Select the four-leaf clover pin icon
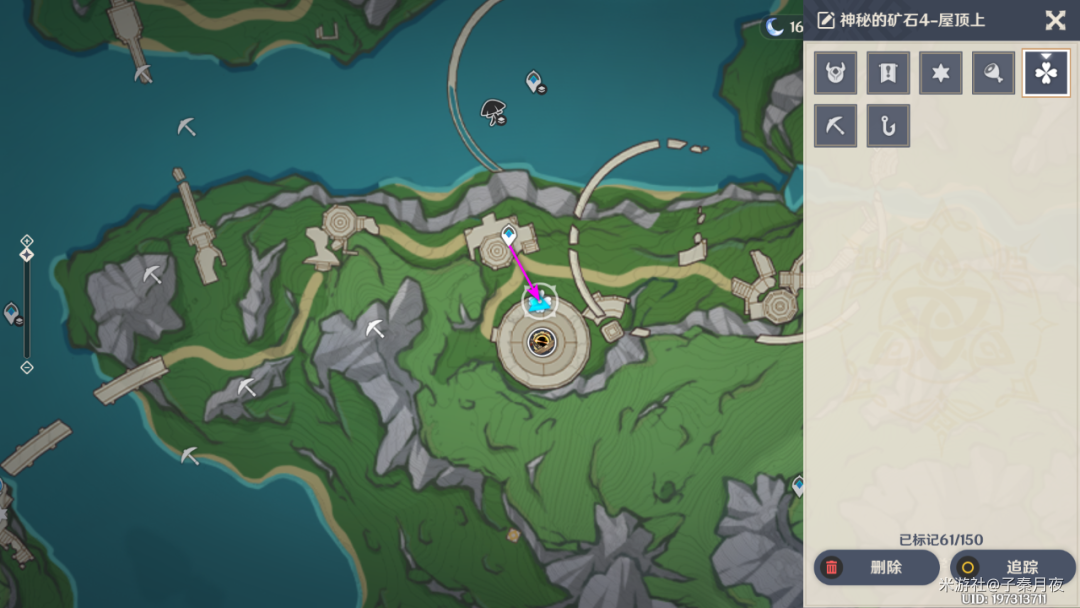 (1046, 73)
